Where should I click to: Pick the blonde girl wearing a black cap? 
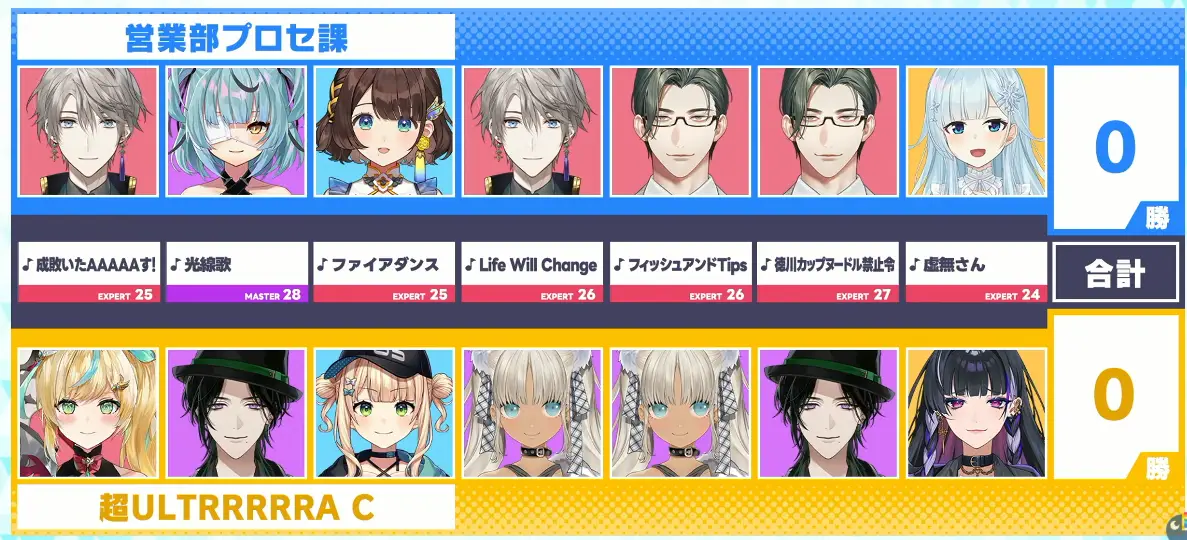(384, 413)
